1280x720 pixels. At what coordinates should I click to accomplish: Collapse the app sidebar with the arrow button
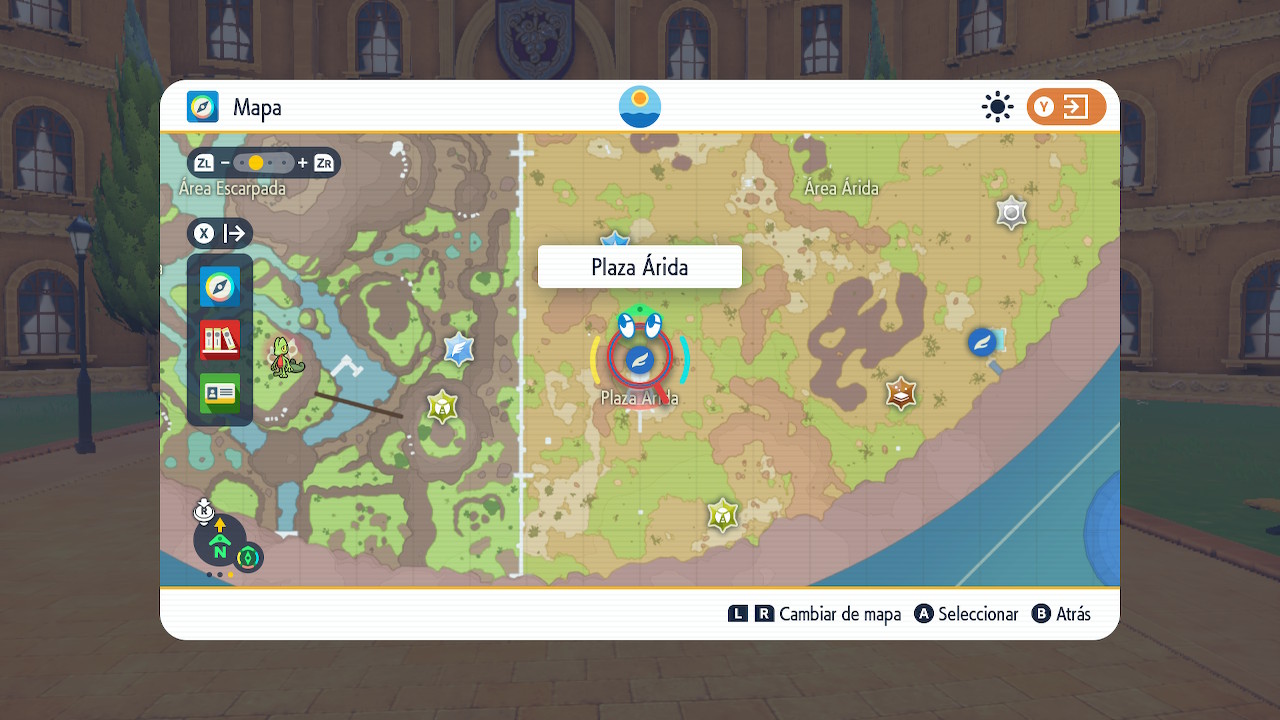[220, 234]
